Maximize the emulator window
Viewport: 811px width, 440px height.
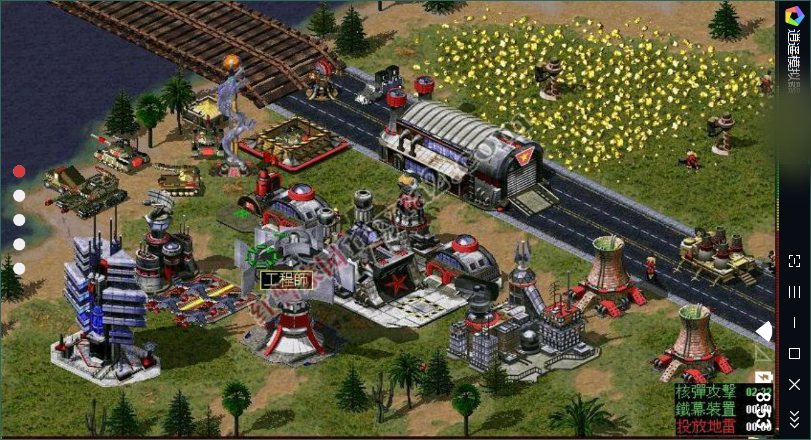(x=794, y=353)
